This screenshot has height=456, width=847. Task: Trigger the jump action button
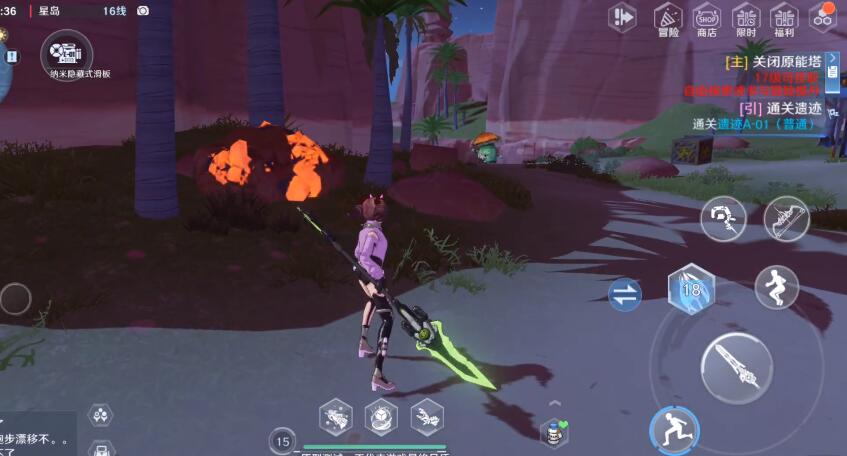[777, 288]
